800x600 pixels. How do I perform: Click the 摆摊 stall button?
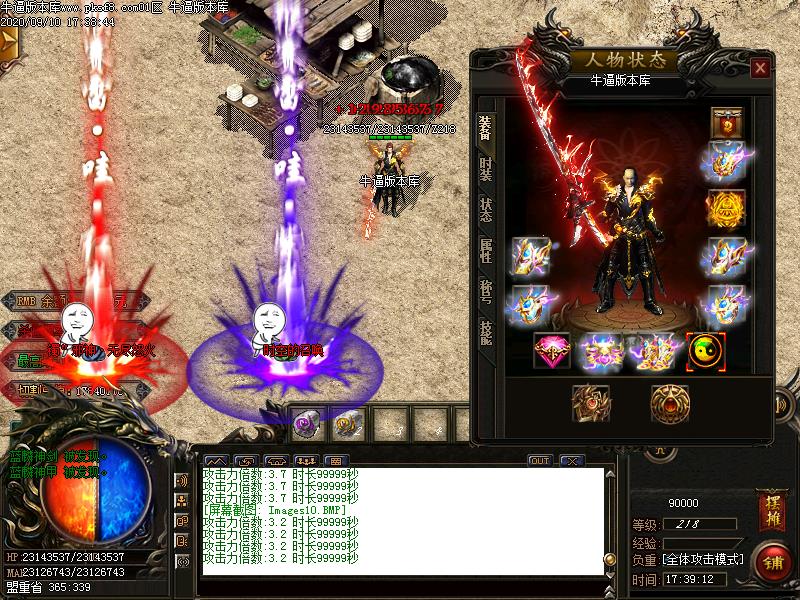771,505
